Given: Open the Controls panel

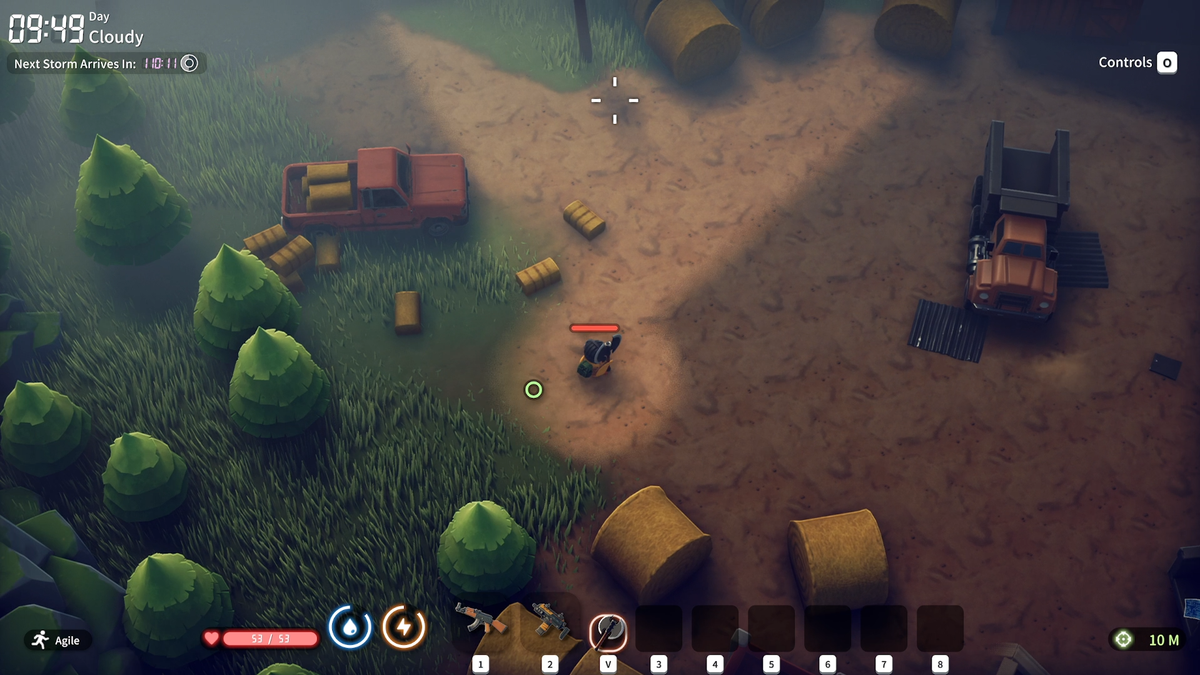Looking at the screenshot, I should [1137, 62].
